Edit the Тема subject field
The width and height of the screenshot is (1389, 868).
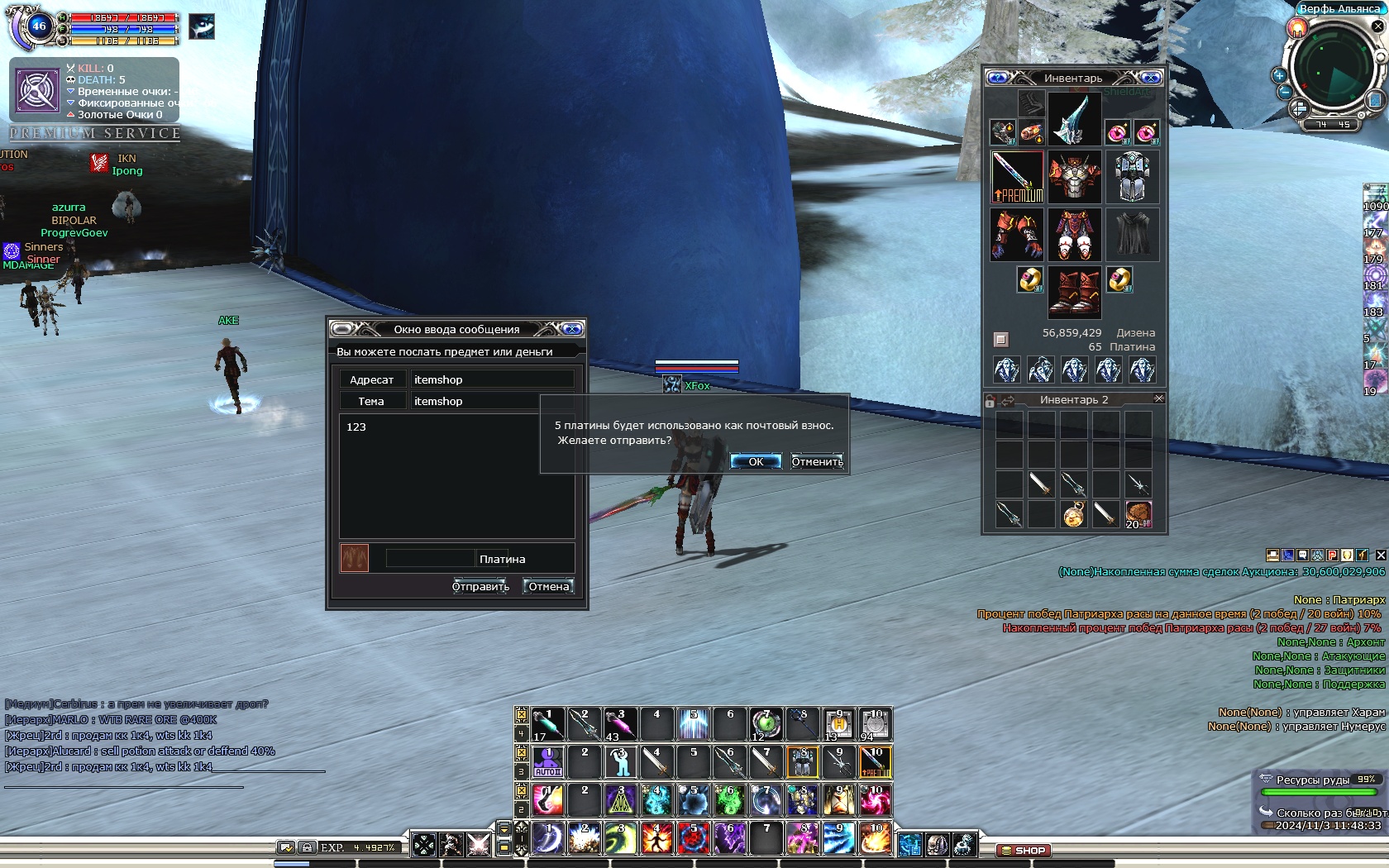(x=492, y=401)
